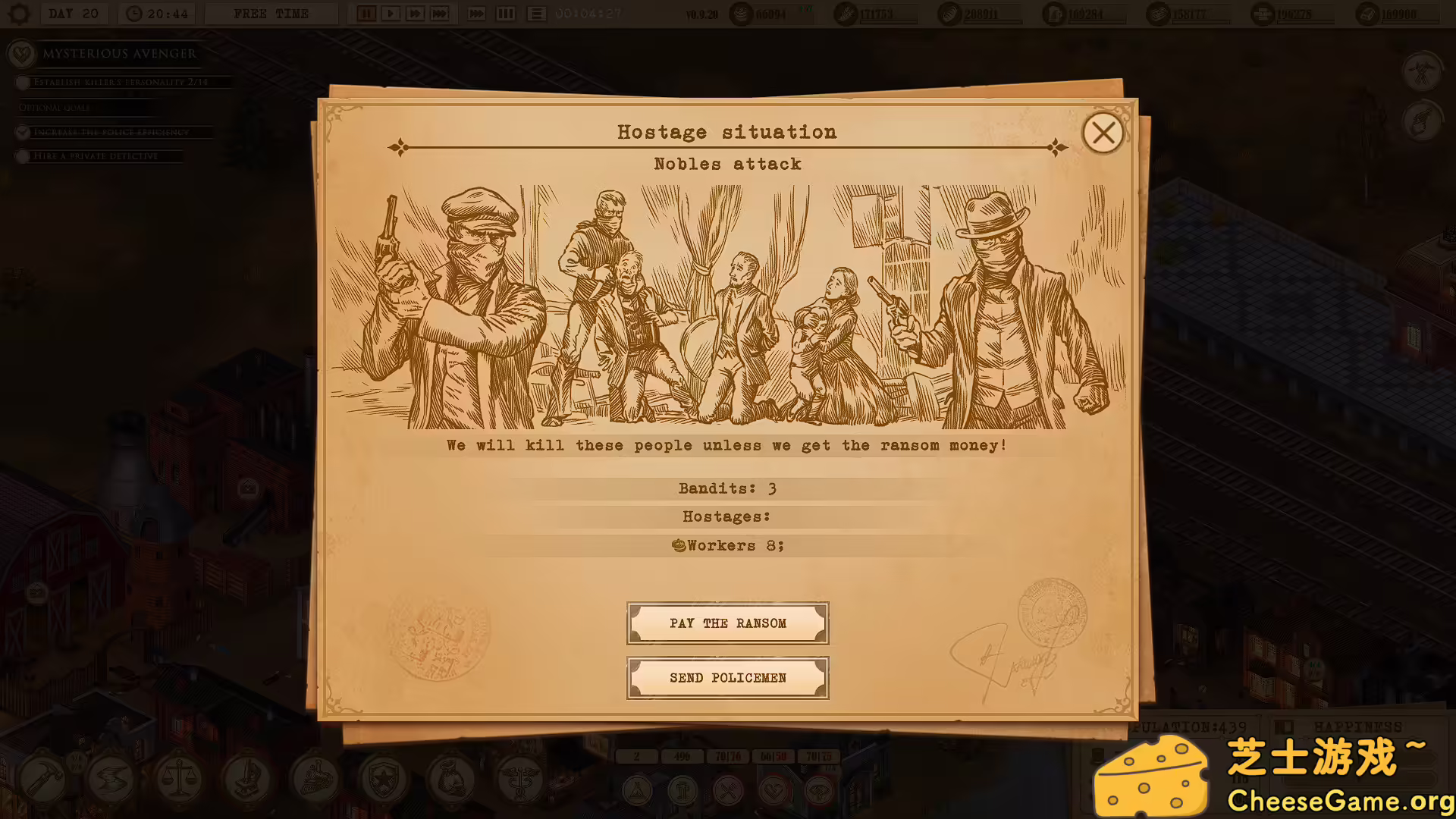Toggle completion of 'Increase the police efficiency' goal
This screenshot has width=1456, height=819.
click(22, 132)
